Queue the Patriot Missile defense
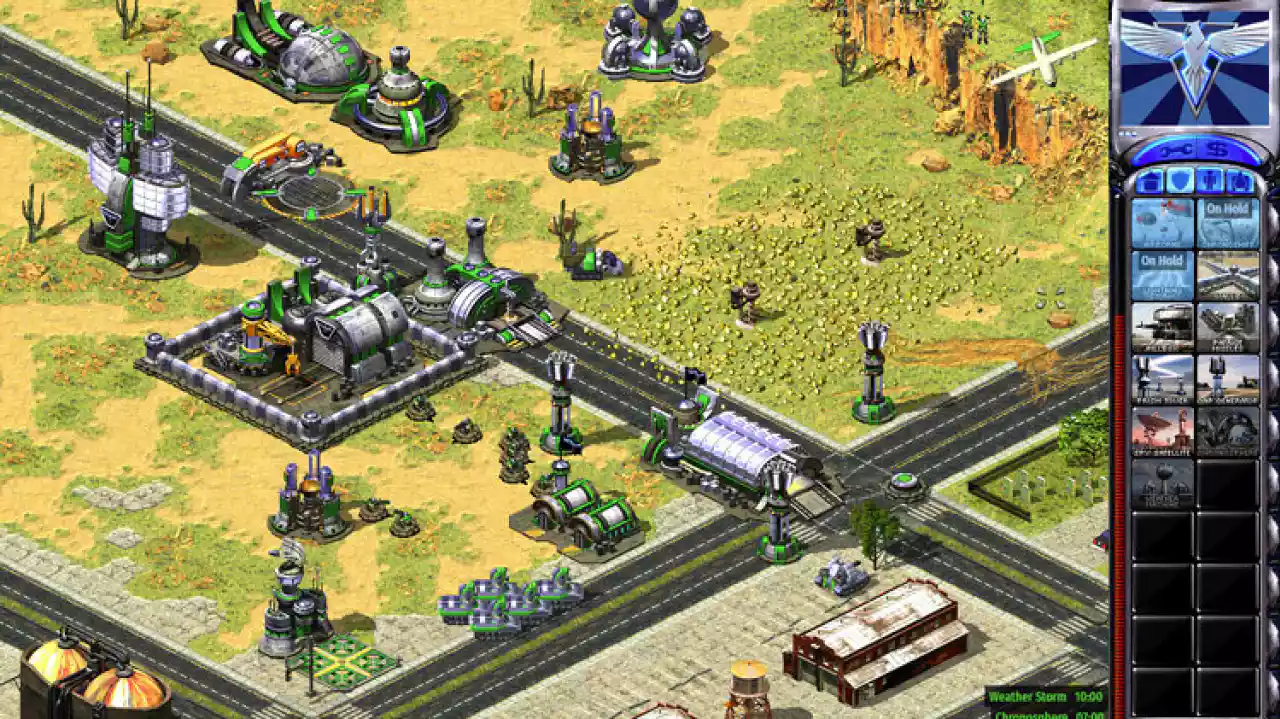 [x=1227, y=327]
